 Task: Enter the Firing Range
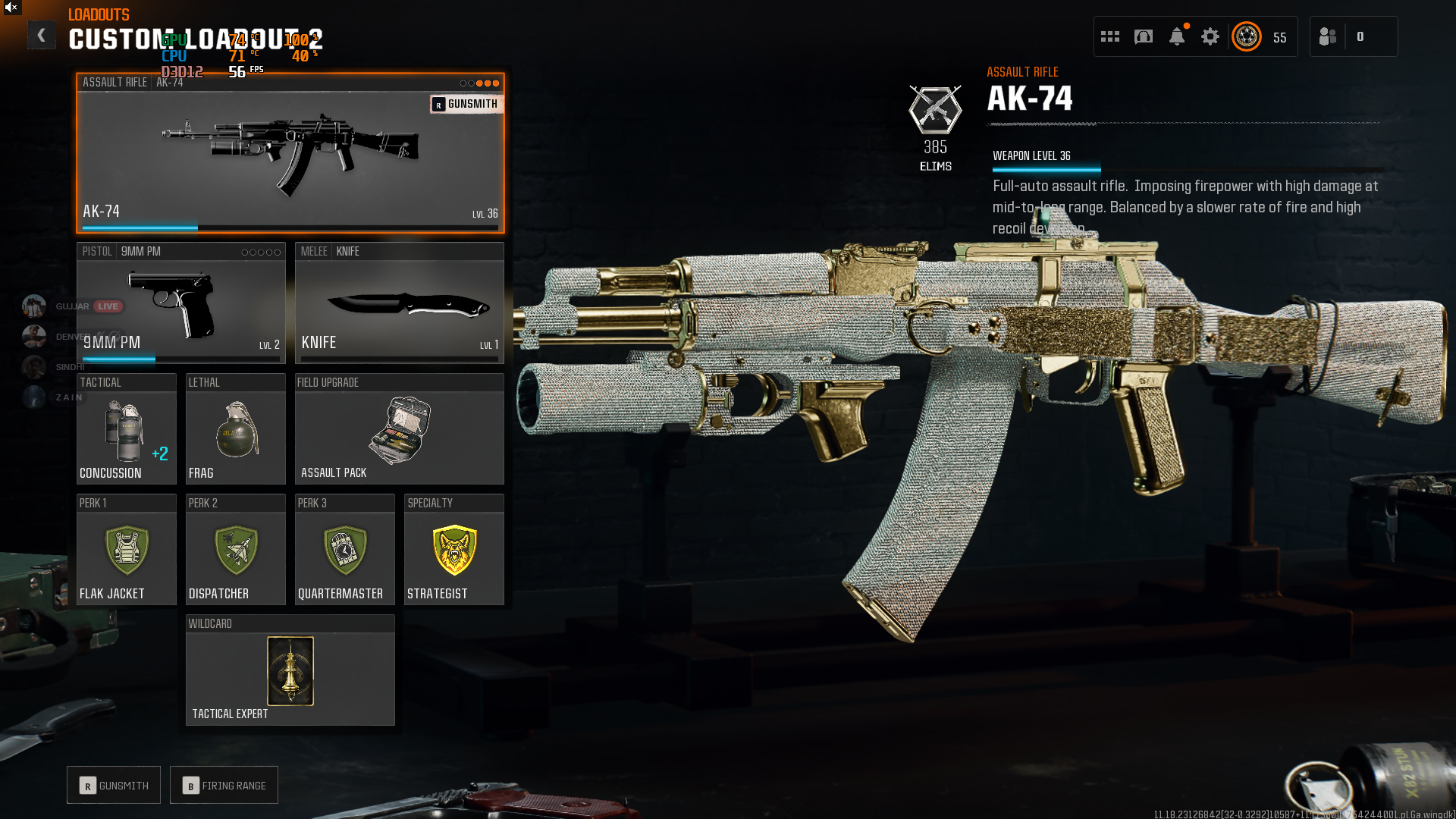click(224, 785)
